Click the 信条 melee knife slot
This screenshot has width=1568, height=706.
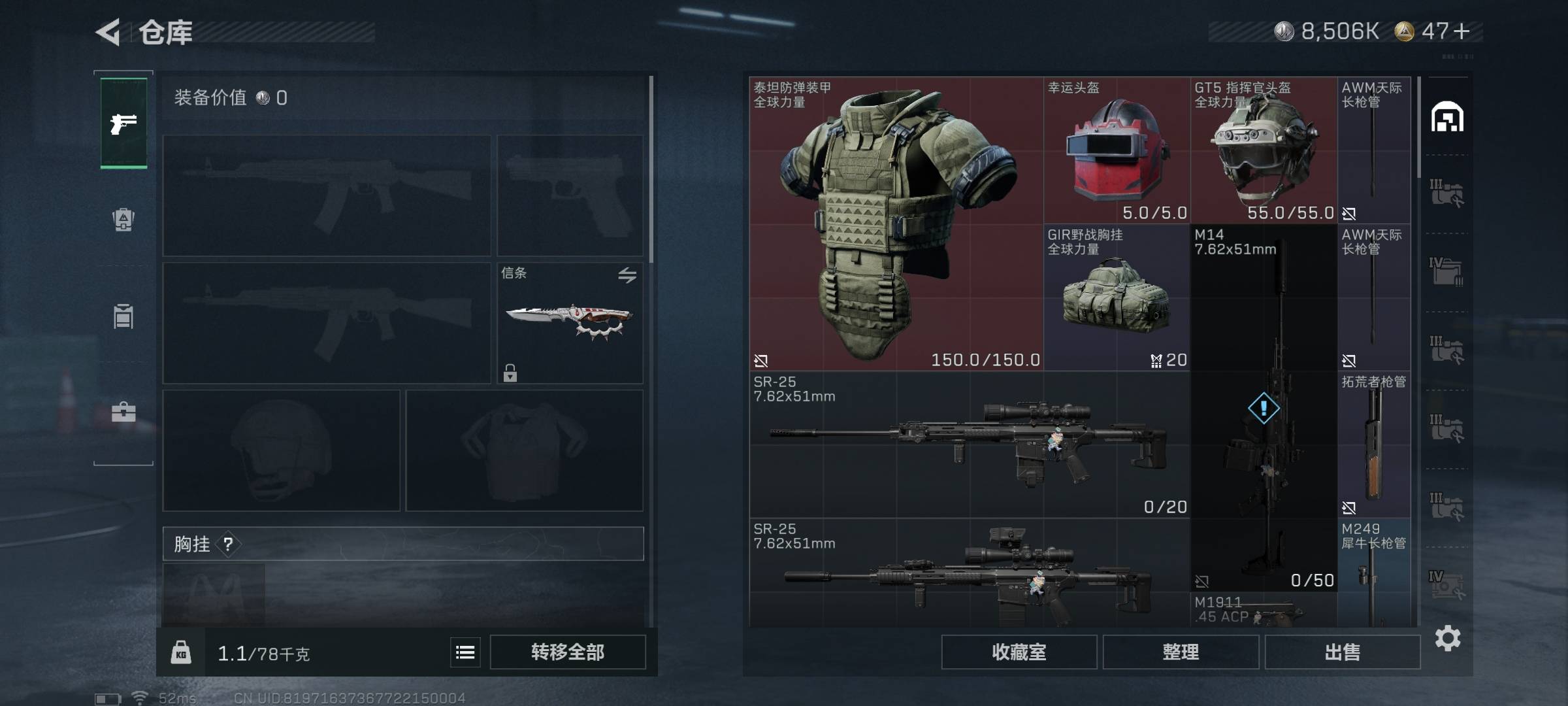(570, 323)
